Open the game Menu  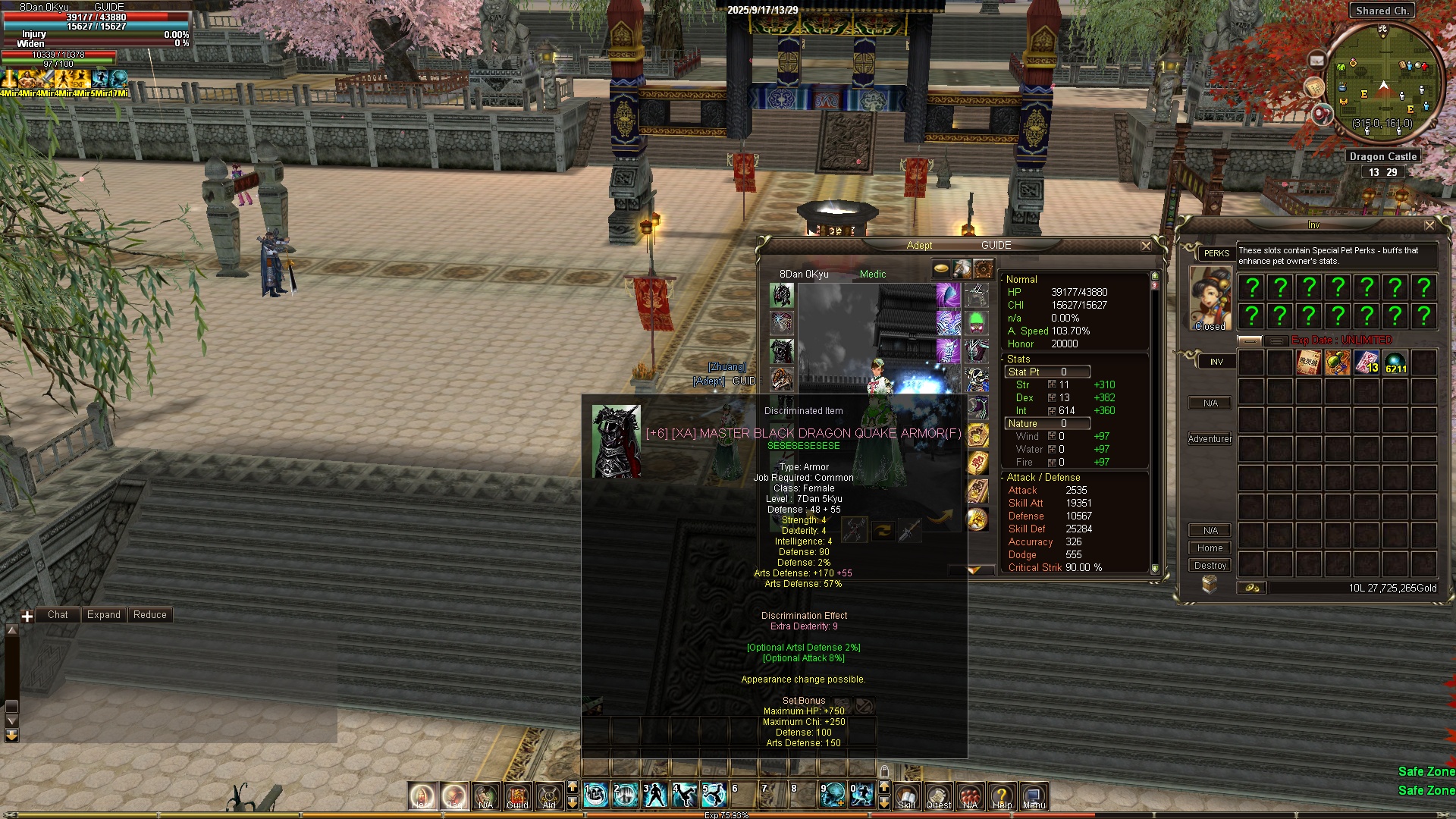click(1034, 795)
